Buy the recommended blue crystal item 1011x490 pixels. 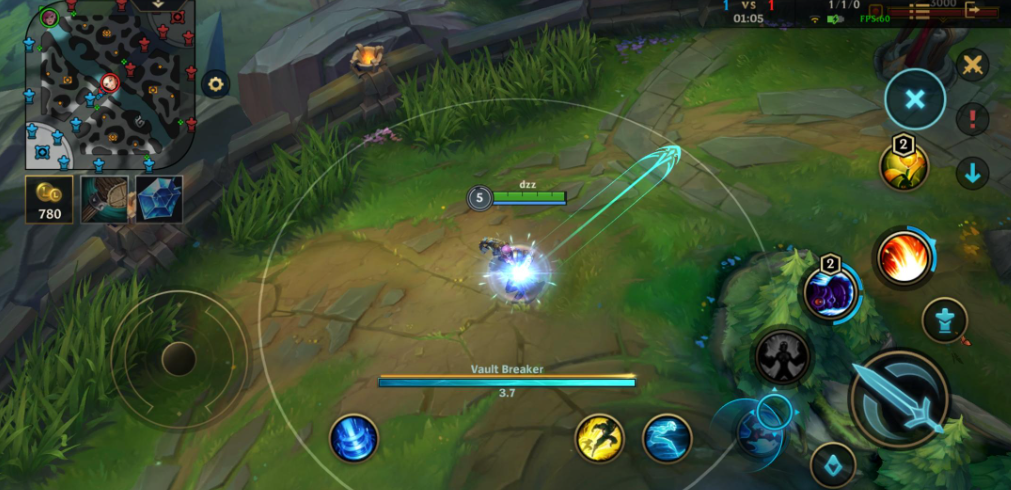click(x=159, y=199)
